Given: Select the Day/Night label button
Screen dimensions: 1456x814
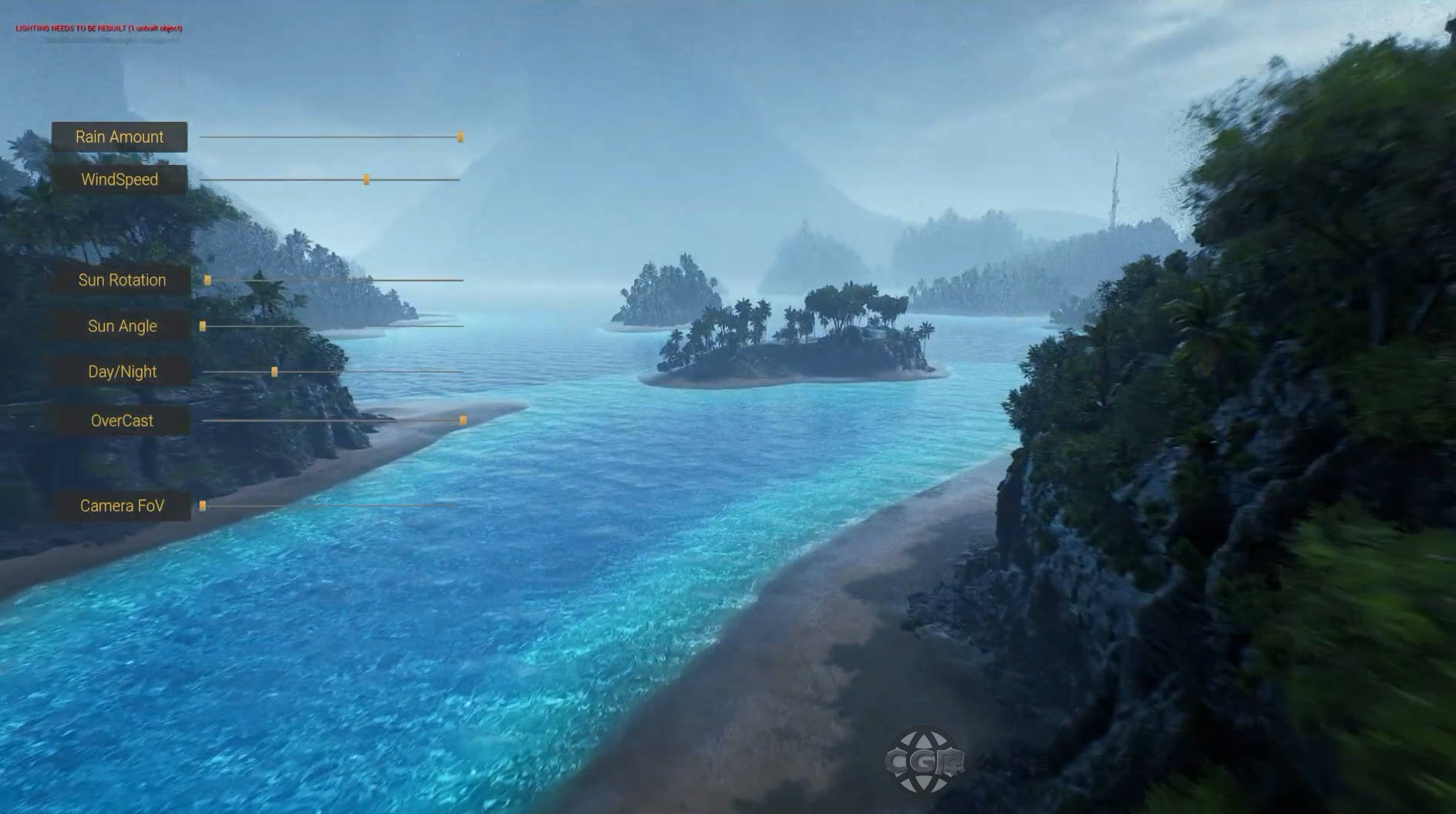Looking at the screenshot, I should point(122,372).
